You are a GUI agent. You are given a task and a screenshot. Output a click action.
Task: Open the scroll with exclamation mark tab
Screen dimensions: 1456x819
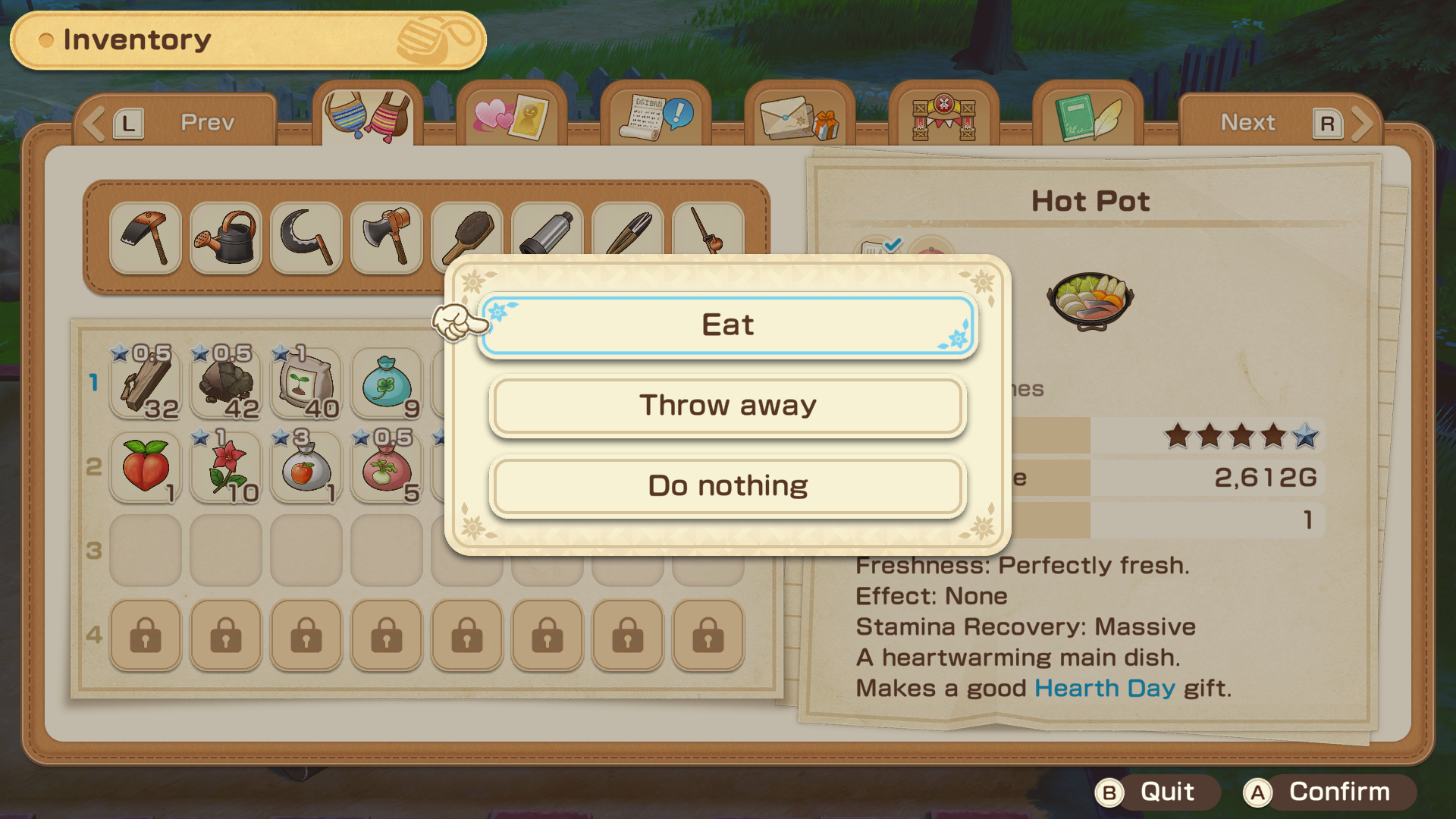click(656, 116)
